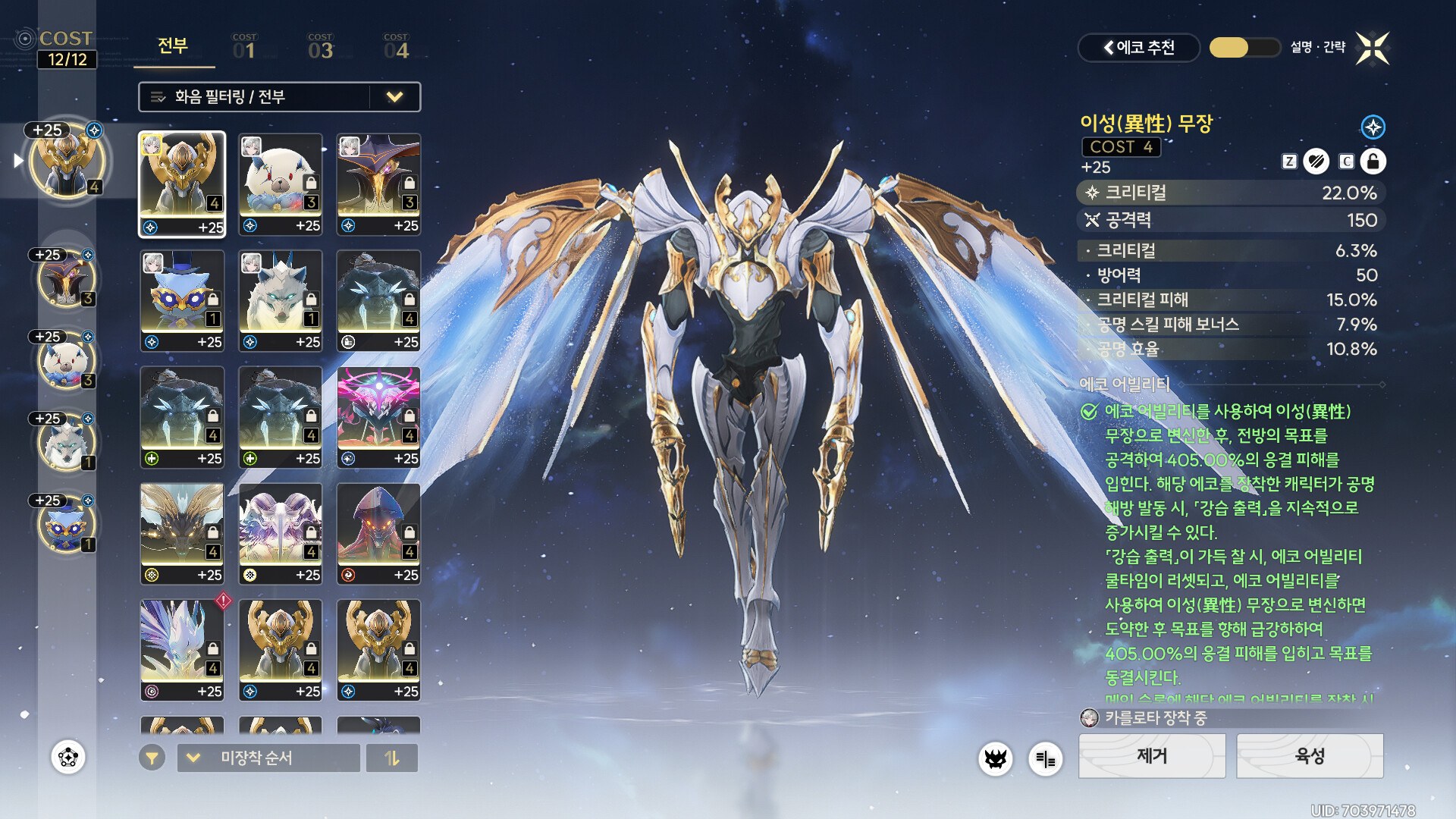
Task: Select the COST 4 filter tab
Action: pyautogui.click(x=396, y=47)
